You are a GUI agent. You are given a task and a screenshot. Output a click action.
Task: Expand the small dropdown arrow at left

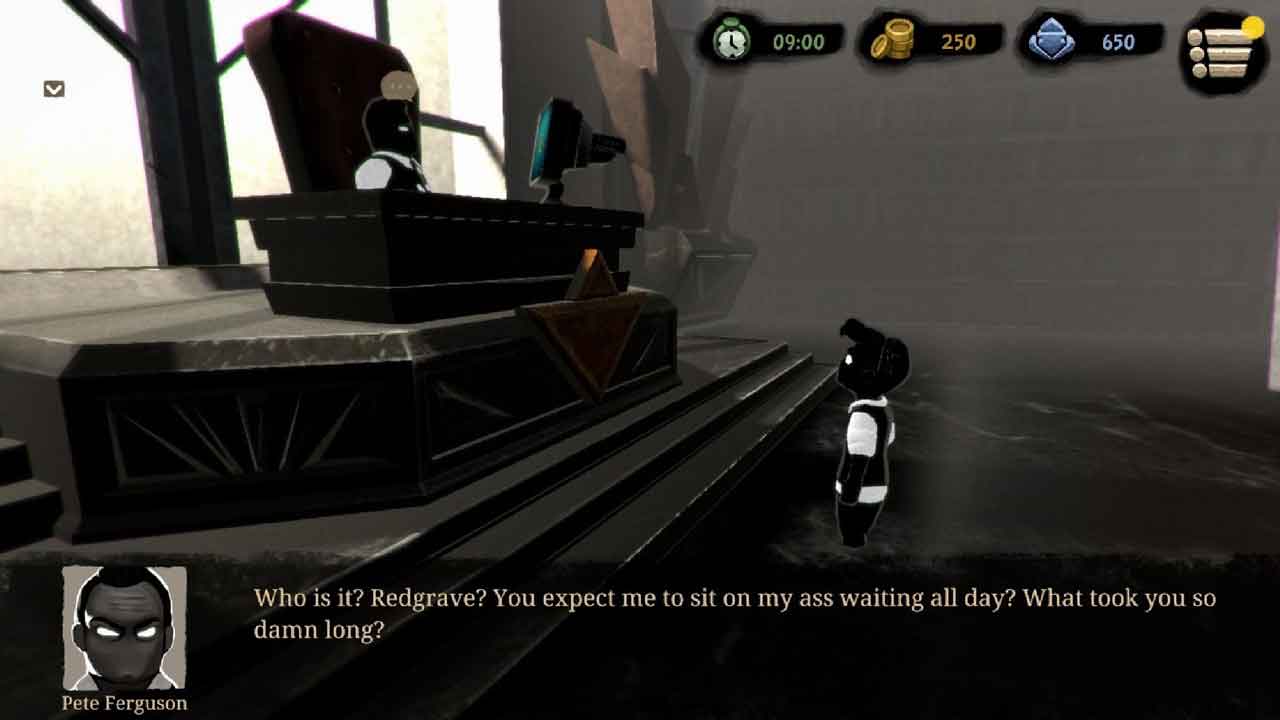(x=54, y=89)
